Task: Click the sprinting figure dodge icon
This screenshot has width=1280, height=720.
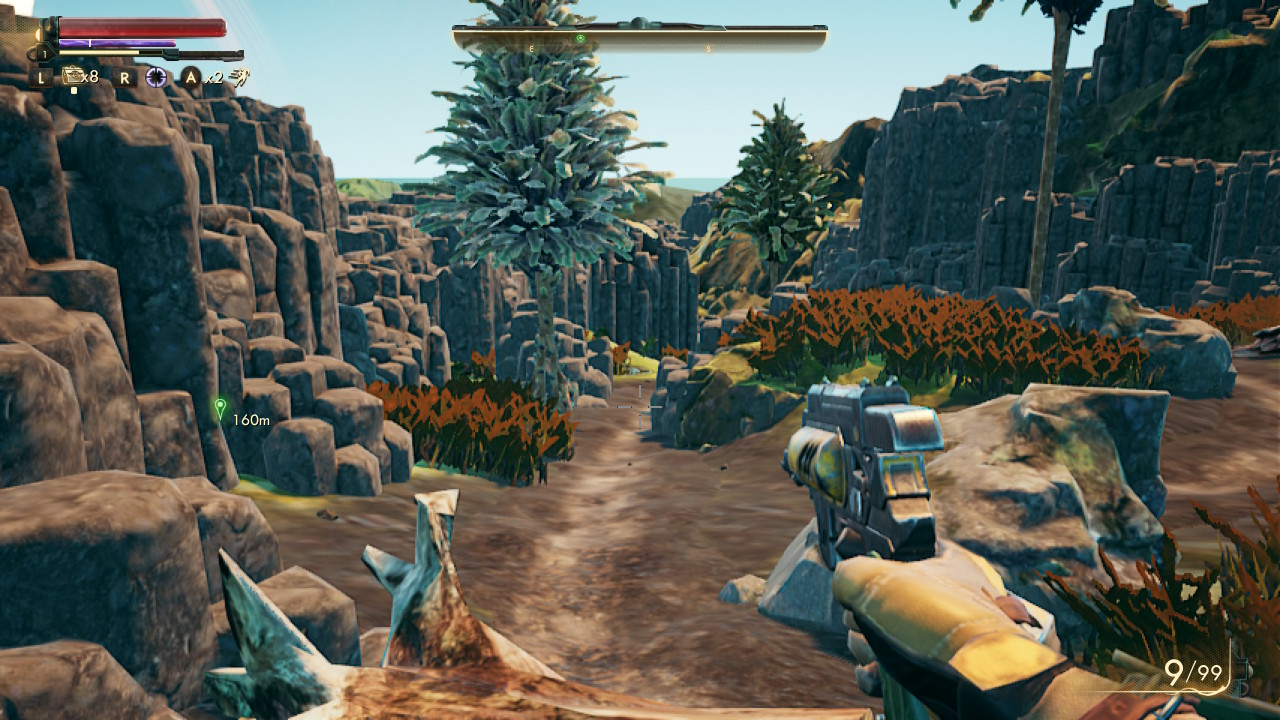Action: (x=241, y=77)
